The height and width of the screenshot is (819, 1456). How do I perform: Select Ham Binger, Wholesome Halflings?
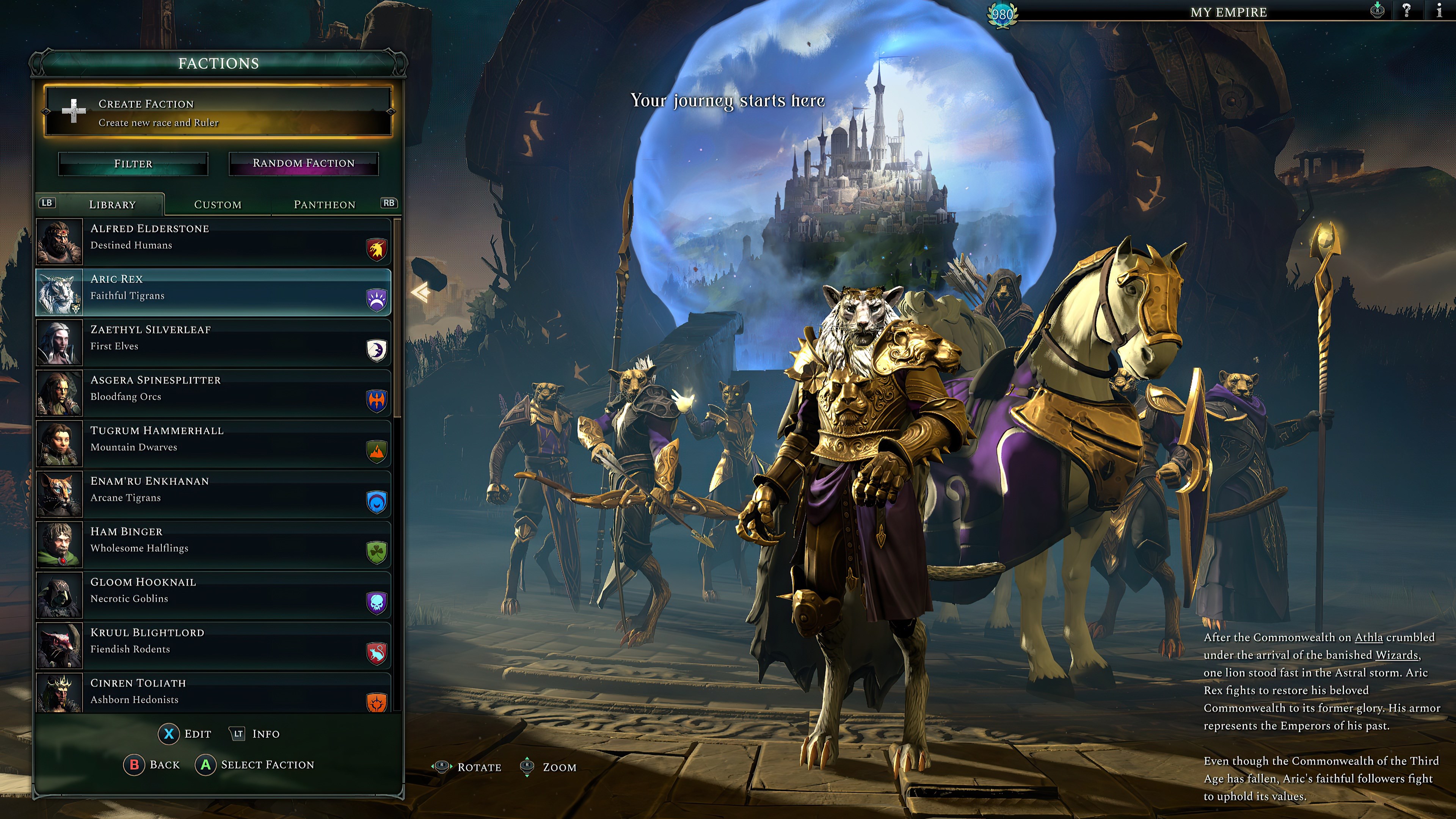tap(213, 545)
